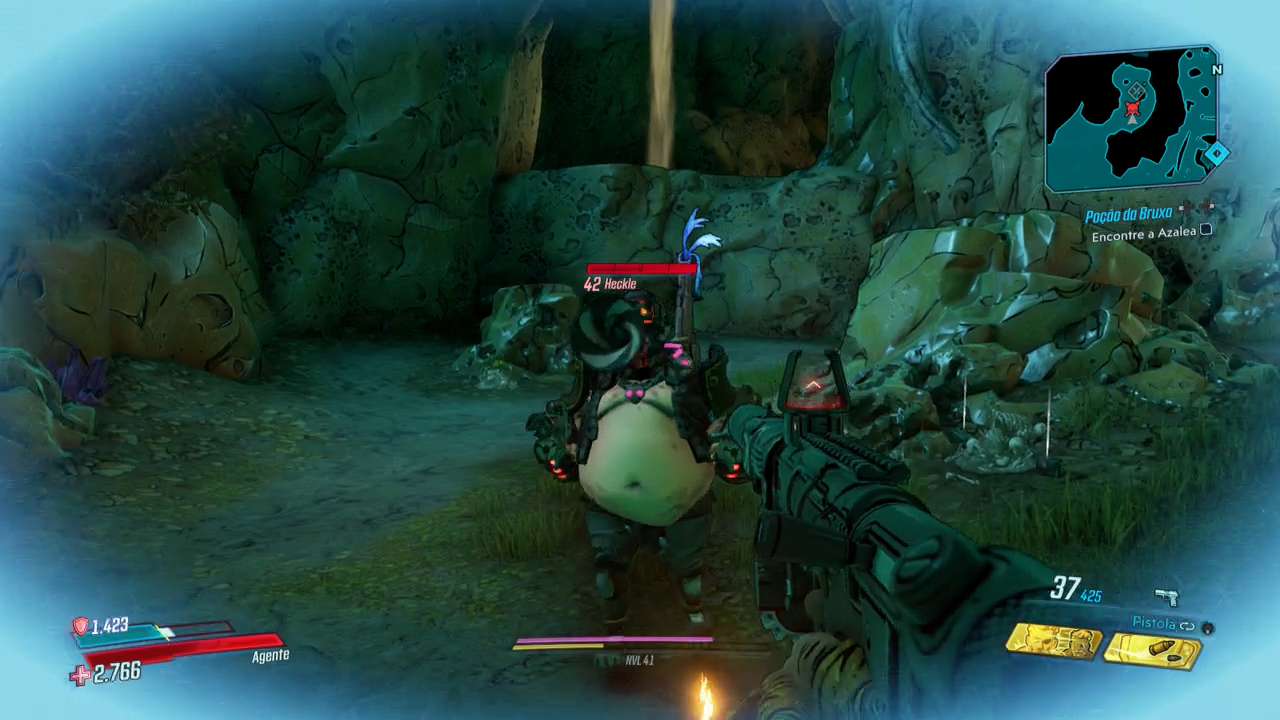
Task: Click the grenade icon beside Pistola
Action: (x=1208, y=627)
